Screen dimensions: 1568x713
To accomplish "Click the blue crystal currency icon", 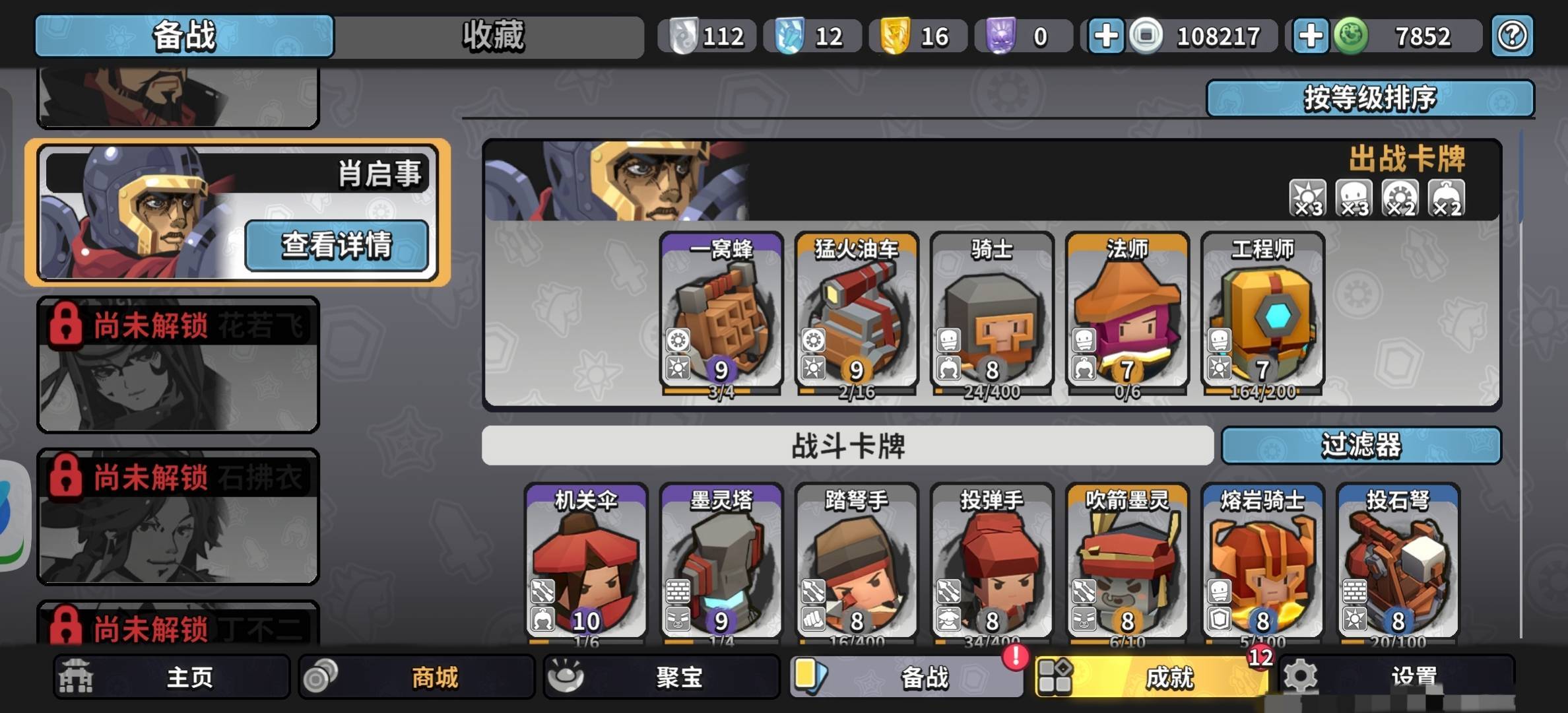I will click(789, 36).
